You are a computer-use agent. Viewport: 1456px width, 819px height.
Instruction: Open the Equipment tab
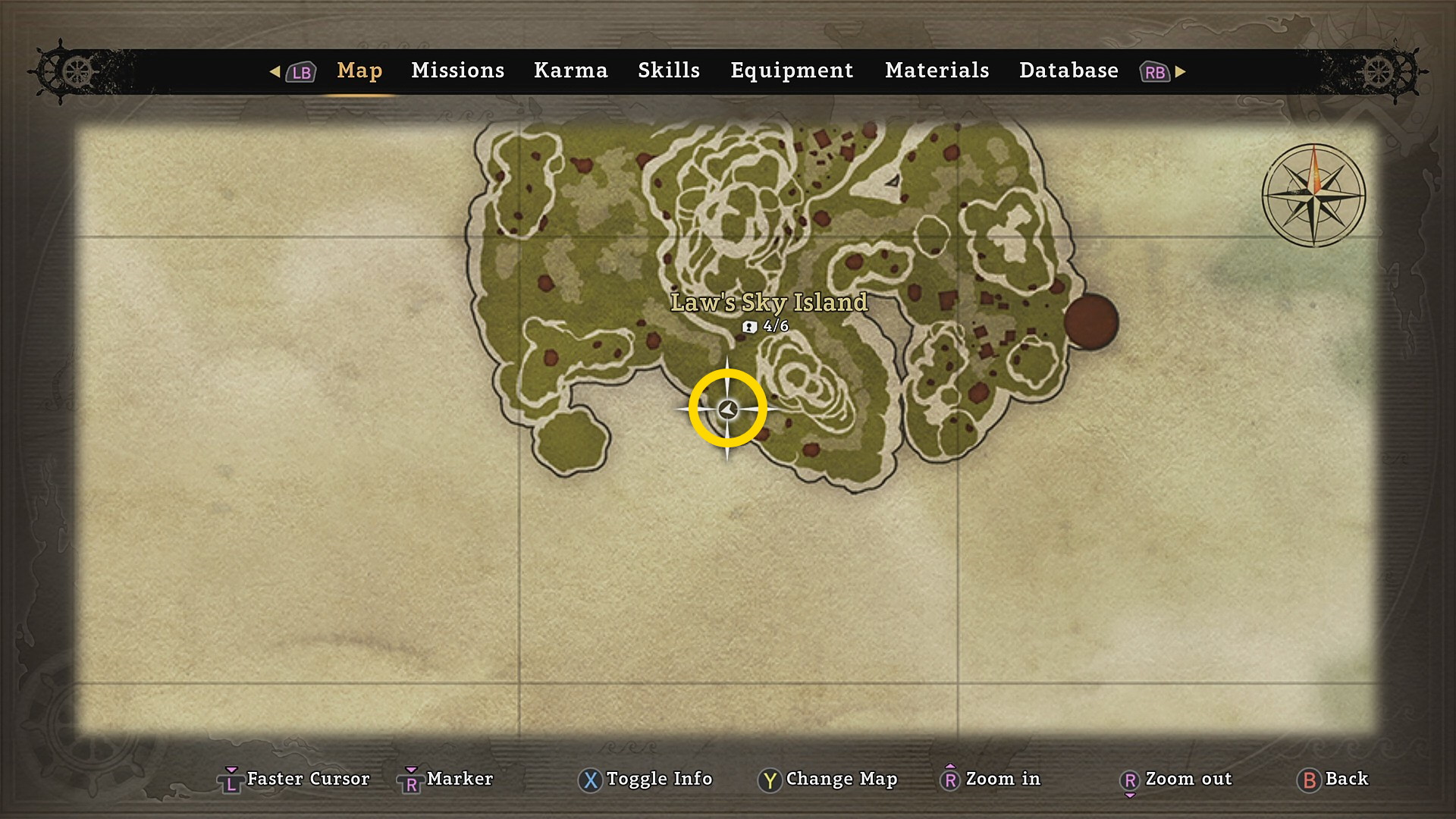792,71
